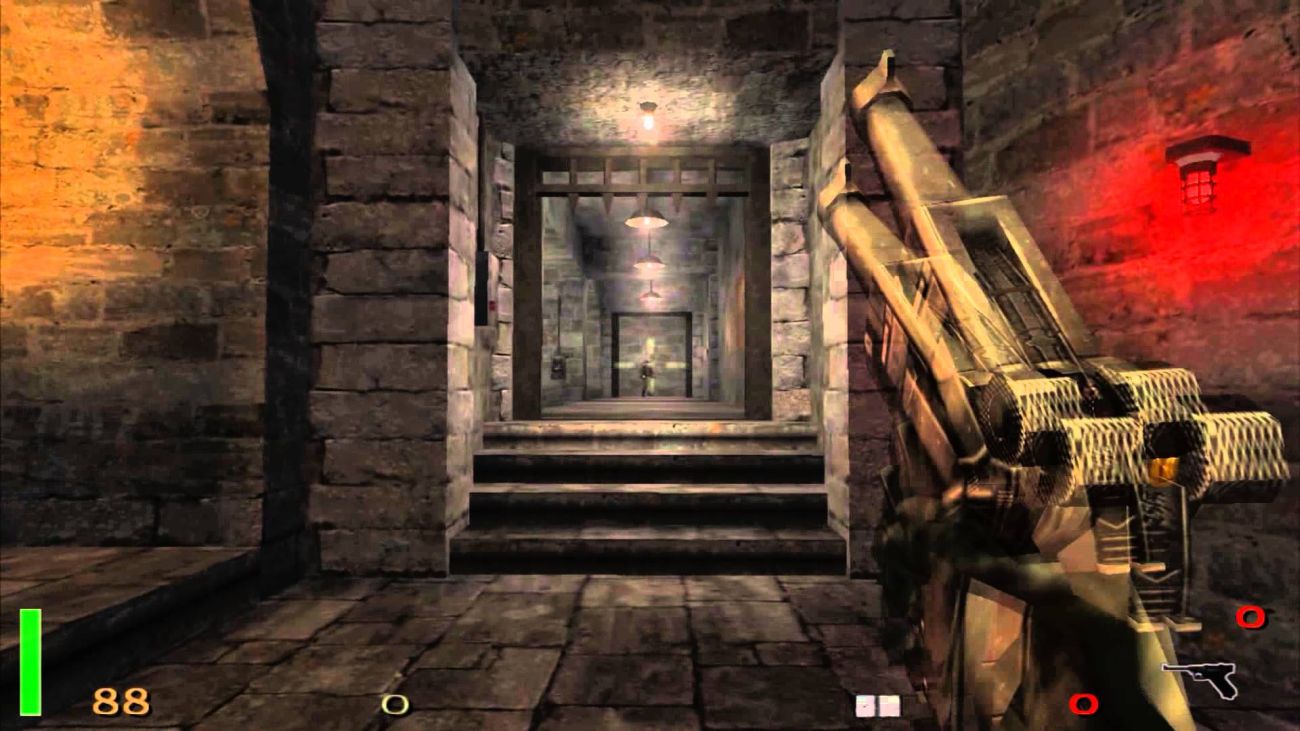
Task: Click the green health bar on the left
Action: point(30,660)
